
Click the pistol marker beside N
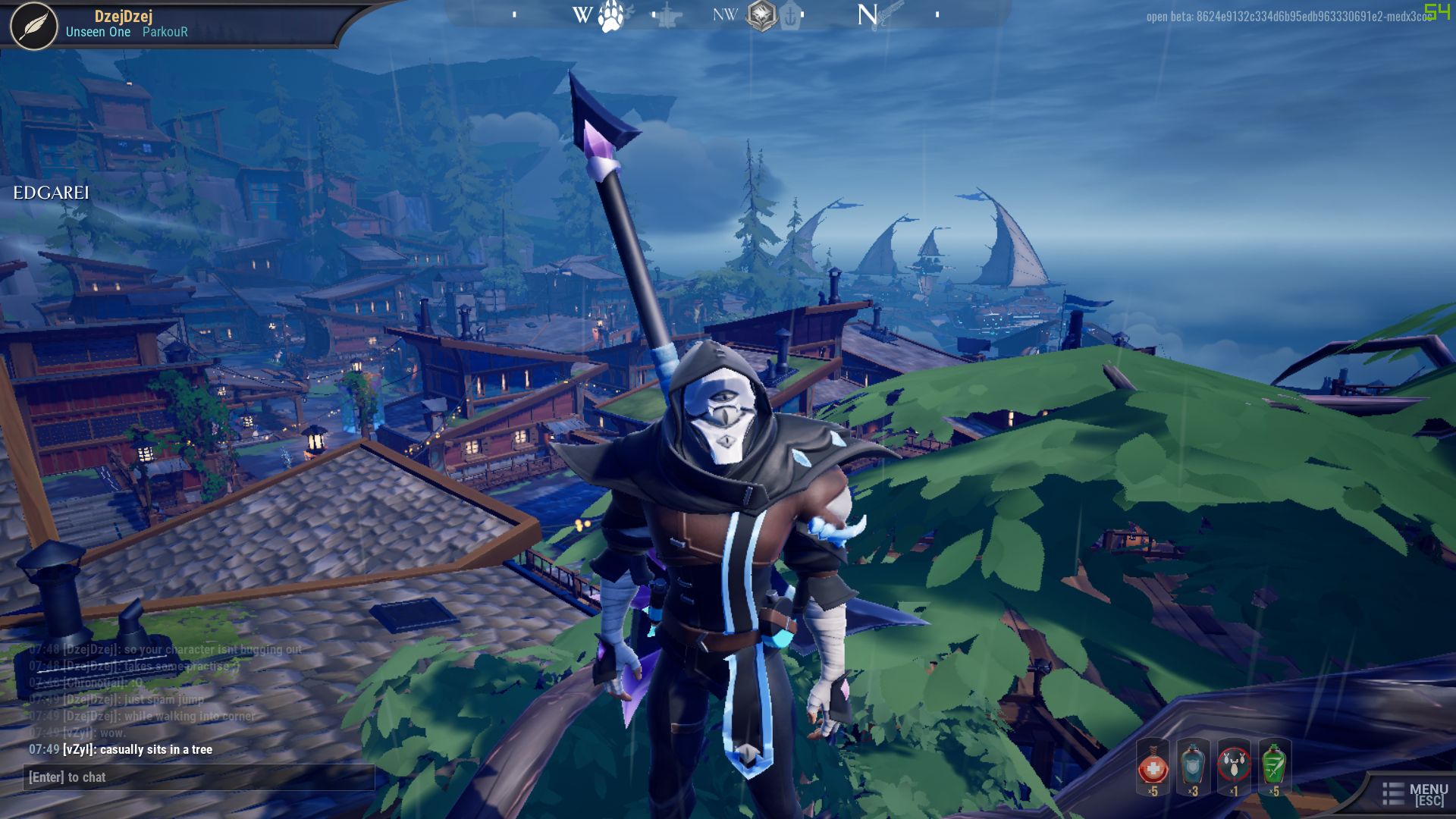click(889, 13)
